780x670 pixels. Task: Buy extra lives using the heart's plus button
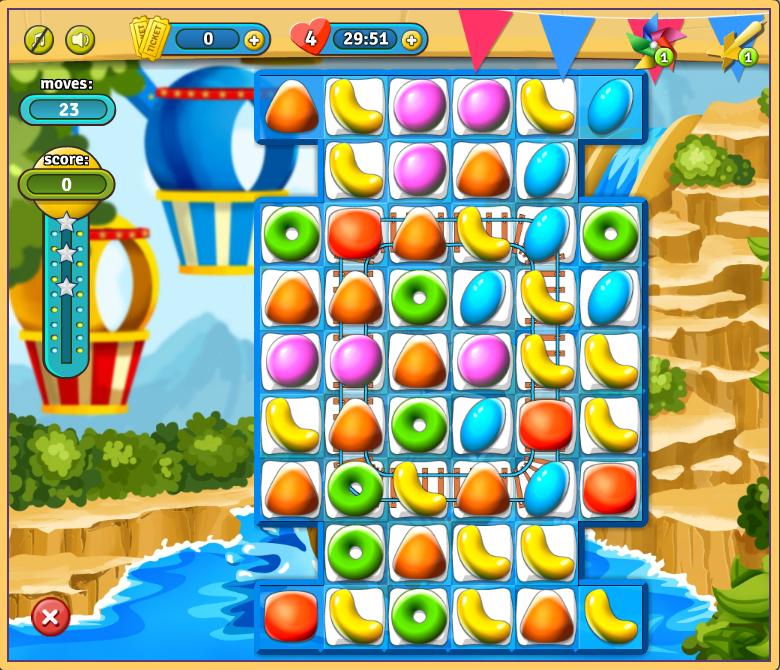[412, 40]
